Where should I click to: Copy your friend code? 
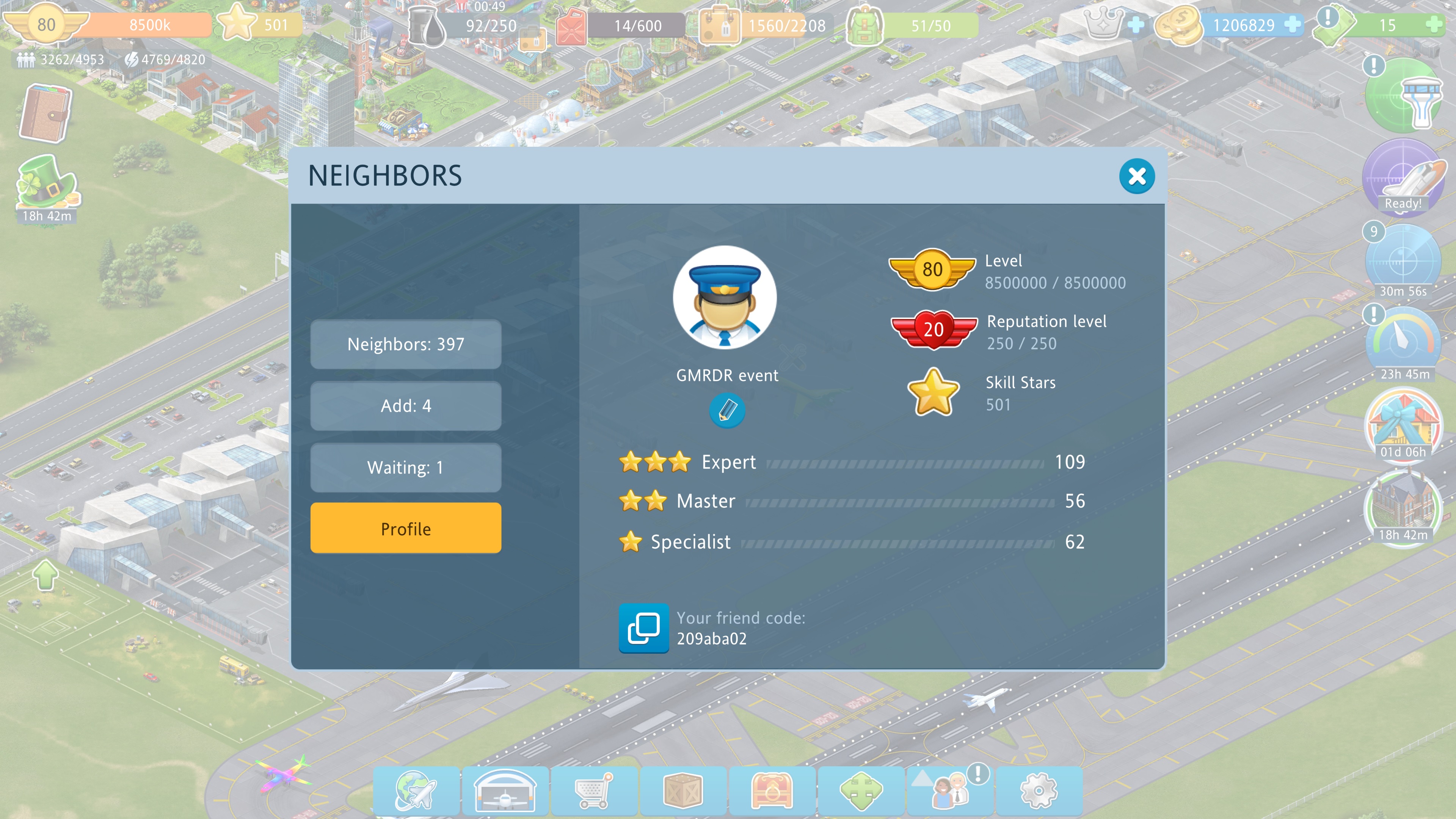643,628
